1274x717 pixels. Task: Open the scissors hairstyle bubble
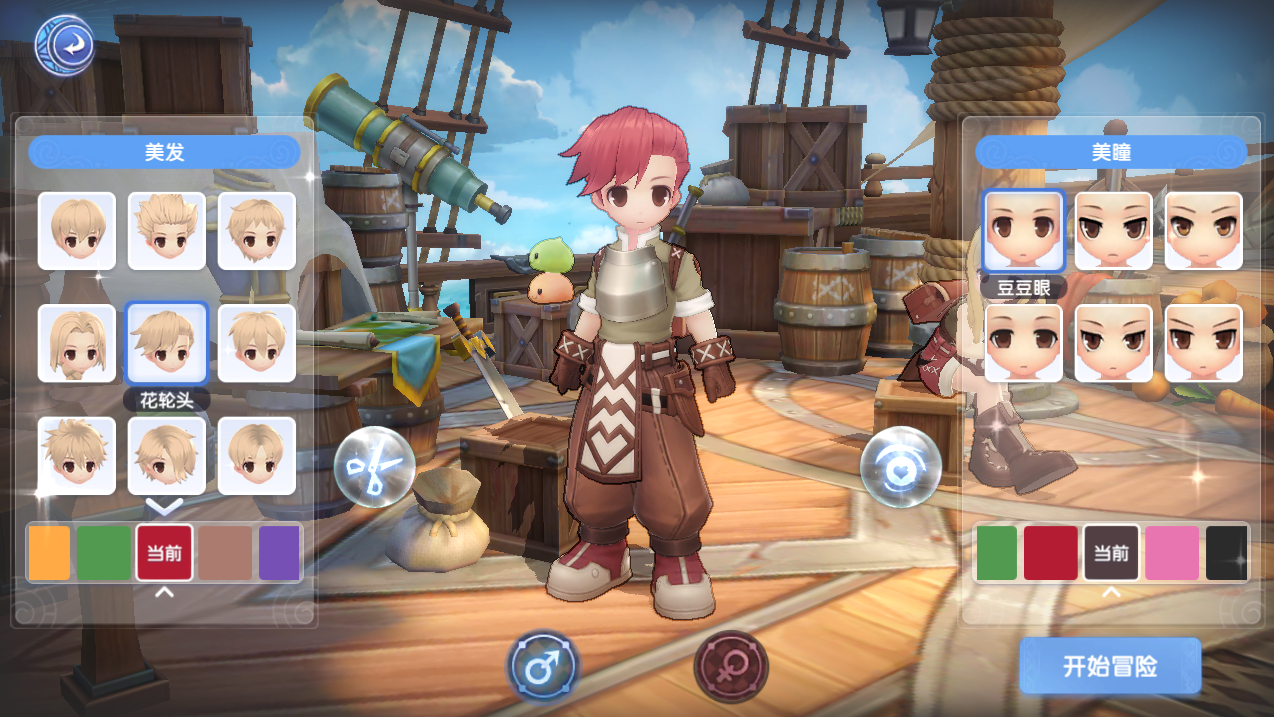[374, 466]
